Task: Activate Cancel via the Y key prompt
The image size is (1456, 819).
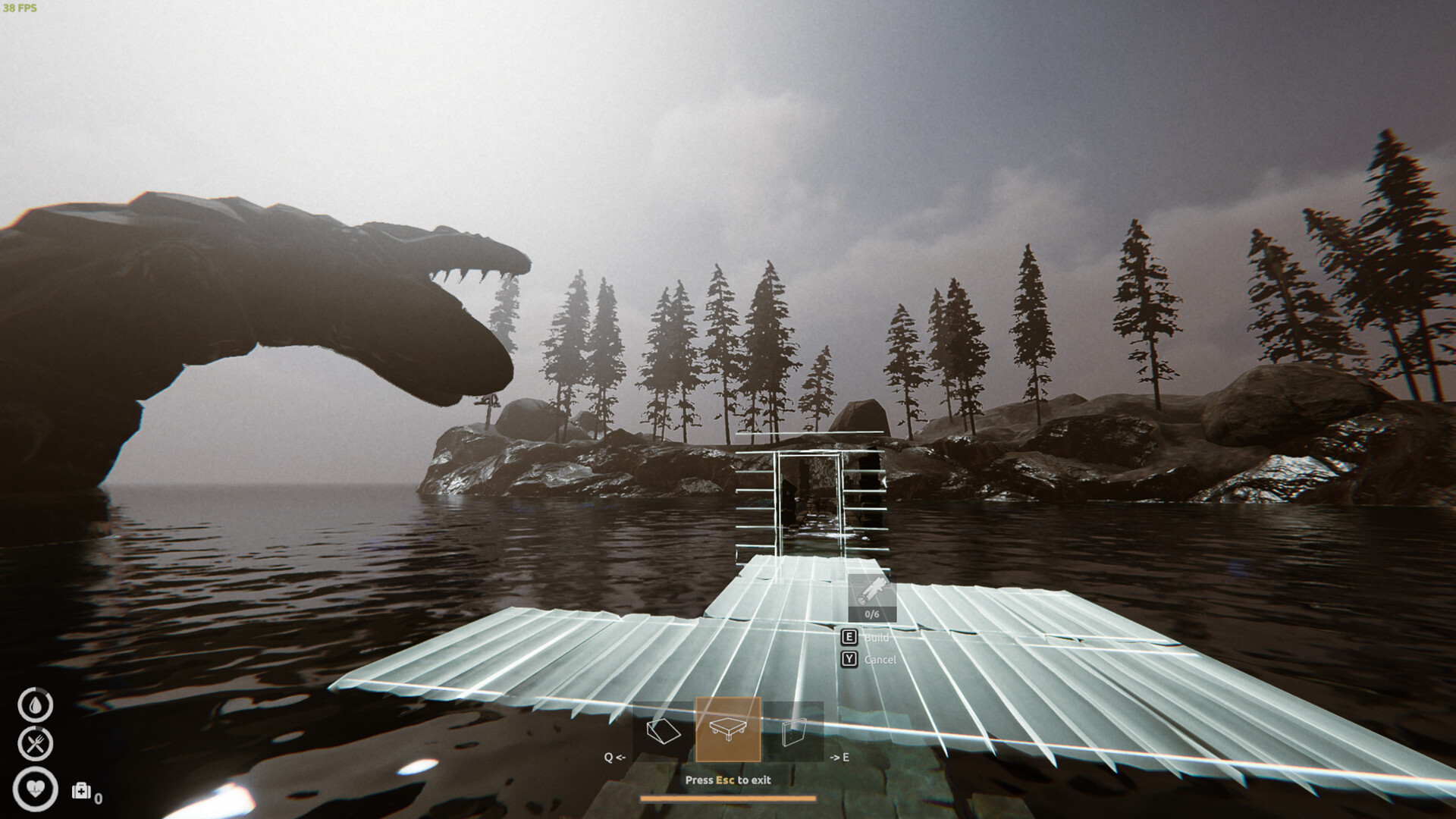Action: (849, 659)
